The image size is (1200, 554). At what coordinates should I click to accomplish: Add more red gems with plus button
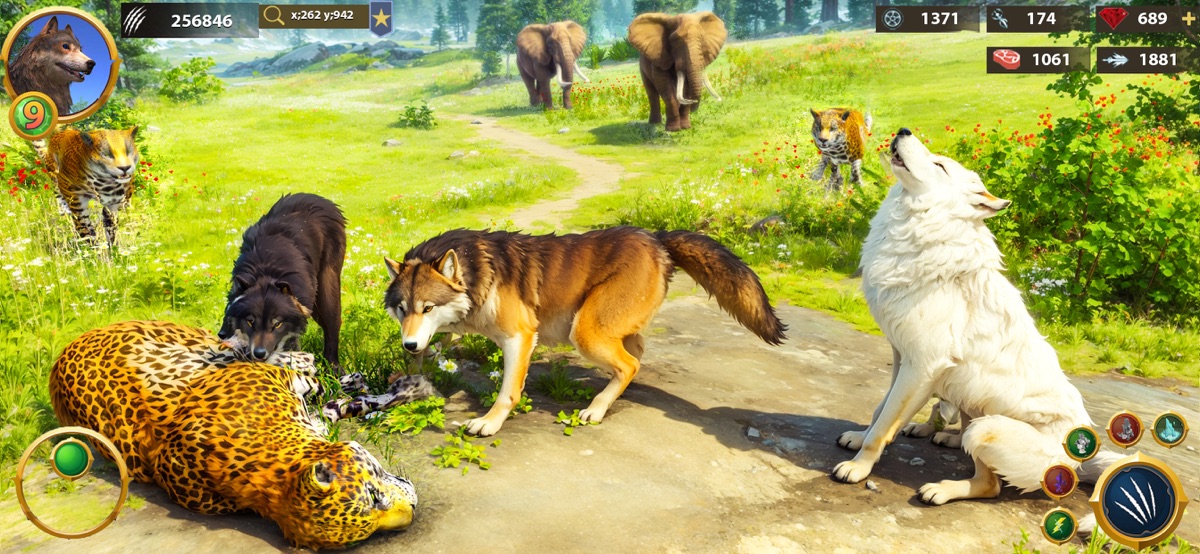click(1188, 18)
